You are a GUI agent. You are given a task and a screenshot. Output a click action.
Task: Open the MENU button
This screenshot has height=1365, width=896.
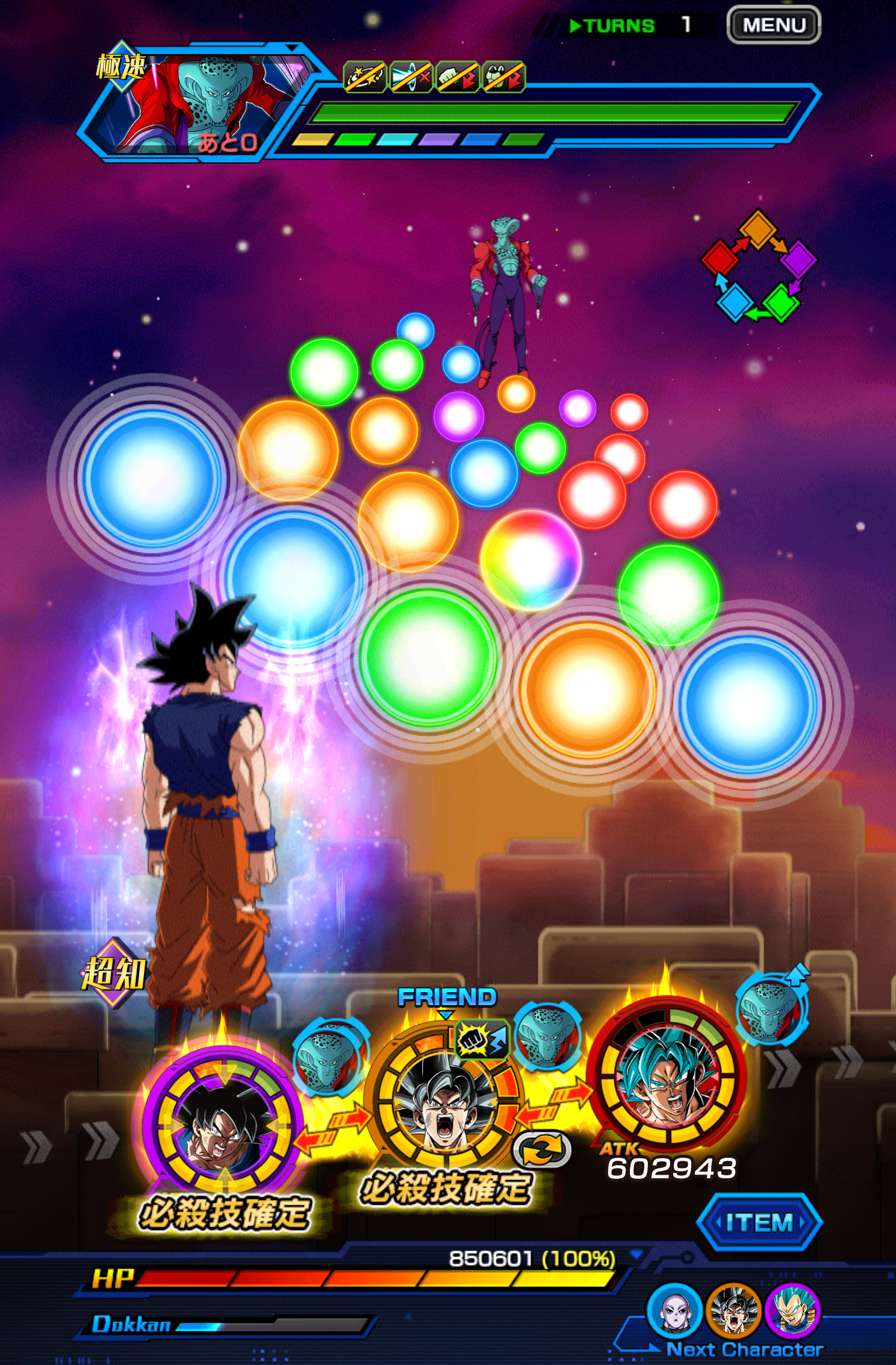(774, 25)
